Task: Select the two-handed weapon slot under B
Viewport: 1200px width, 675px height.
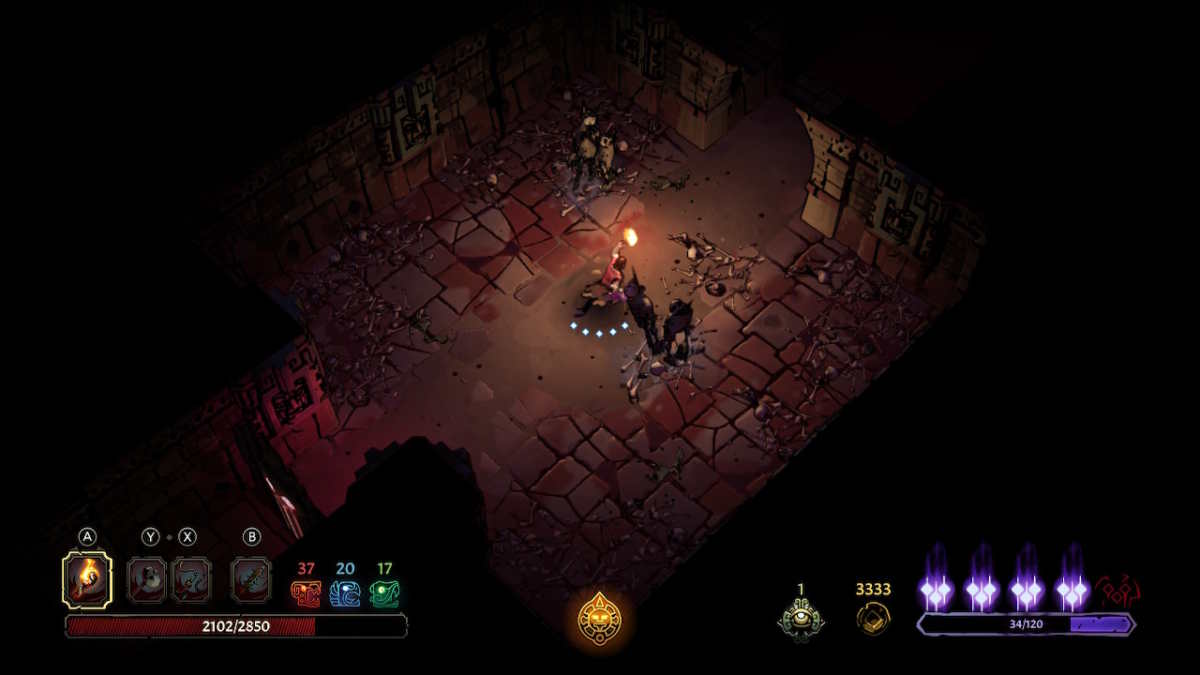Action: coord(251,580)
